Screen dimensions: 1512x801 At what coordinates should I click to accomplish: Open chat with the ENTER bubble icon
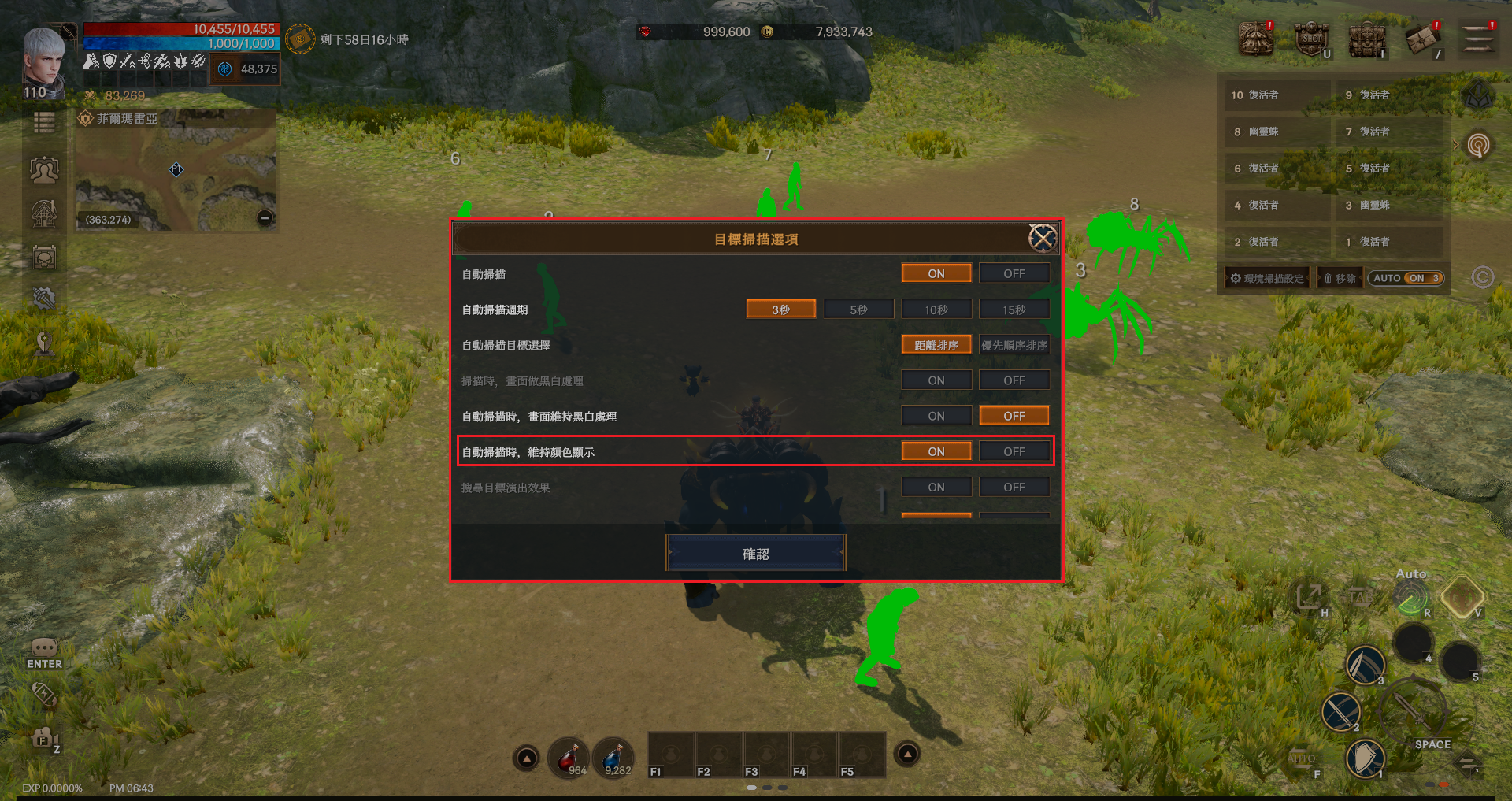pyautogui.click(x=44, y=653)
